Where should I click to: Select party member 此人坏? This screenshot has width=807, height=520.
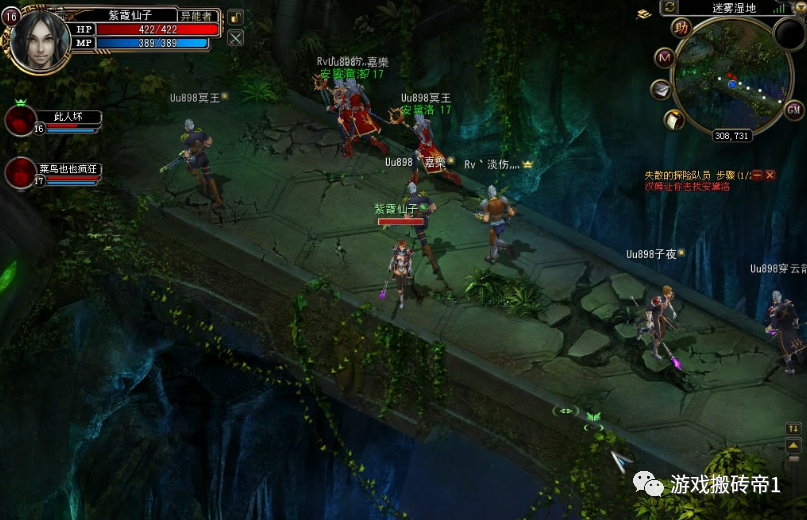(21, 120)
